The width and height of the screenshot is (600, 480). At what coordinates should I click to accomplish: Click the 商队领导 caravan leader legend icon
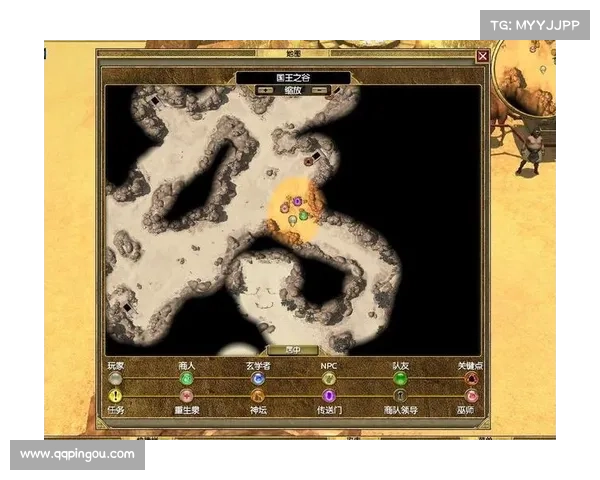point(400,396)
